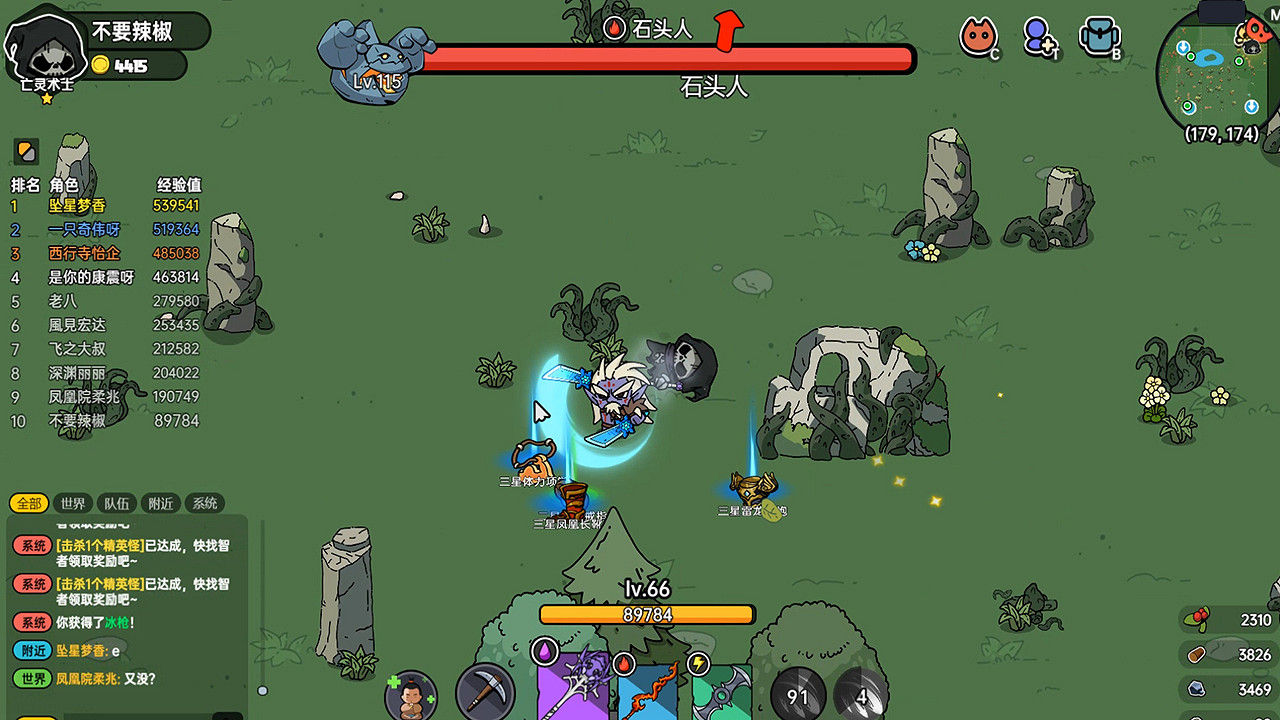The width and height of the screenshot is (1280, 720).
Task: Open the pet menu via the cat icon
Action: coord(979,38)
